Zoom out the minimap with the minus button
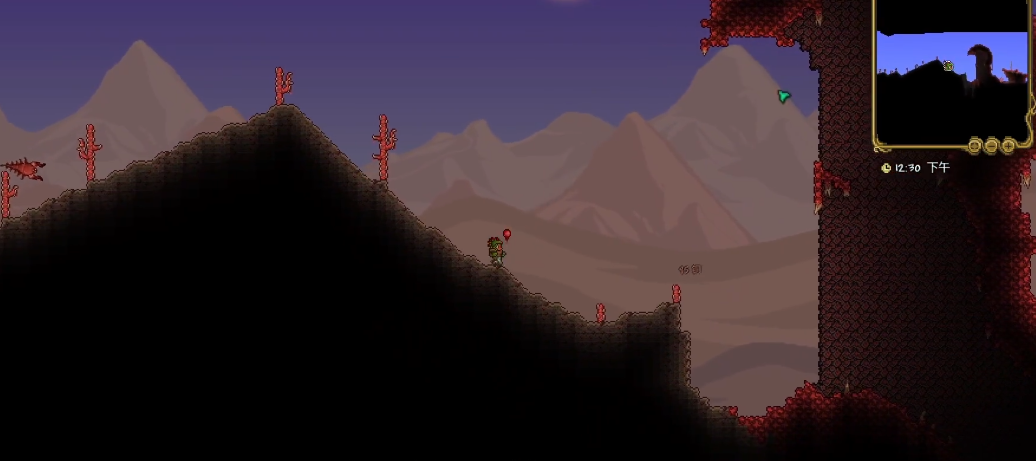1036x461 pixels. [x=992, y=146]
